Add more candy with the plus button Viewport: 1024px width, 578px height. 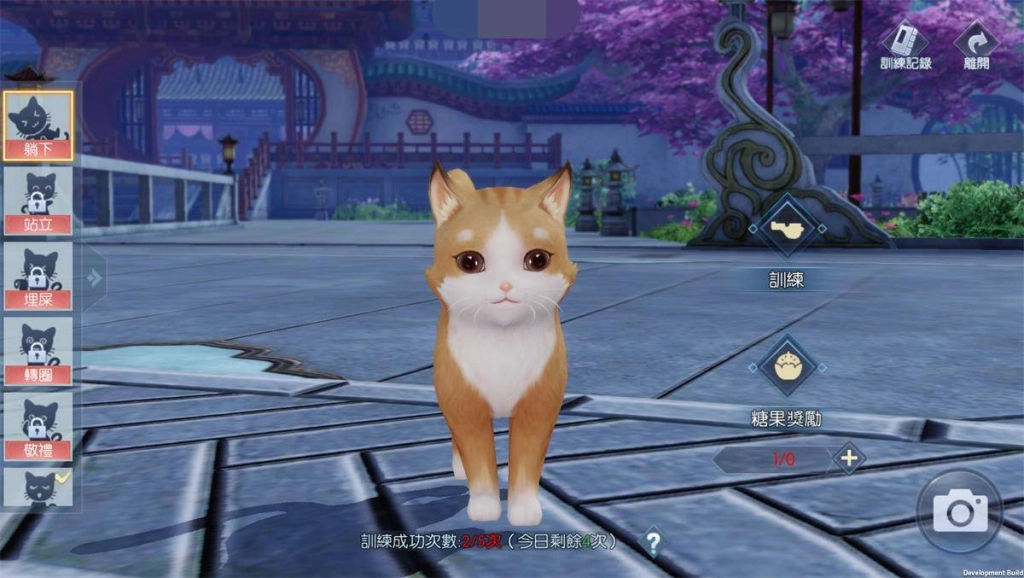tap(849, 459)
